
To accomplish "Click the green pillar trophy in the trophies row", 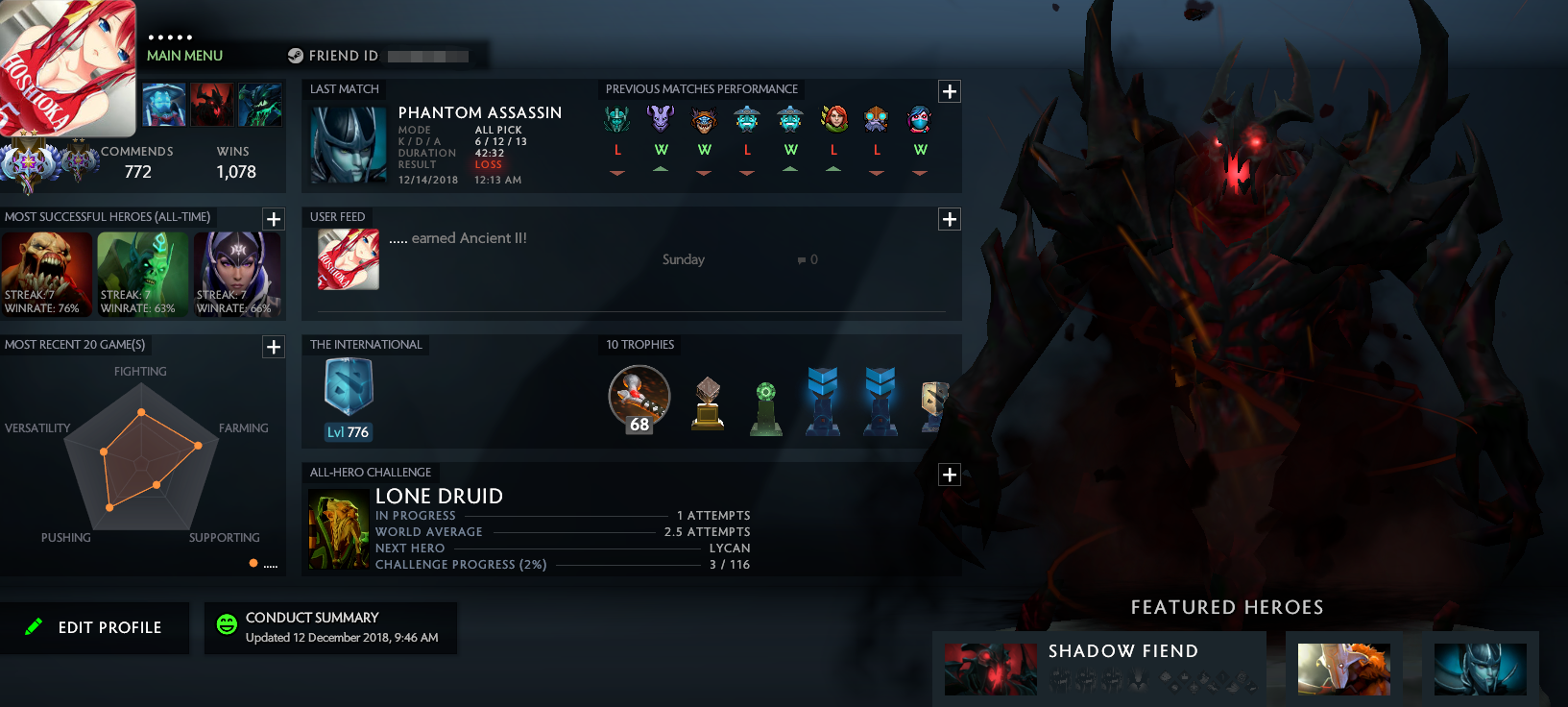I will pos(765,403).
